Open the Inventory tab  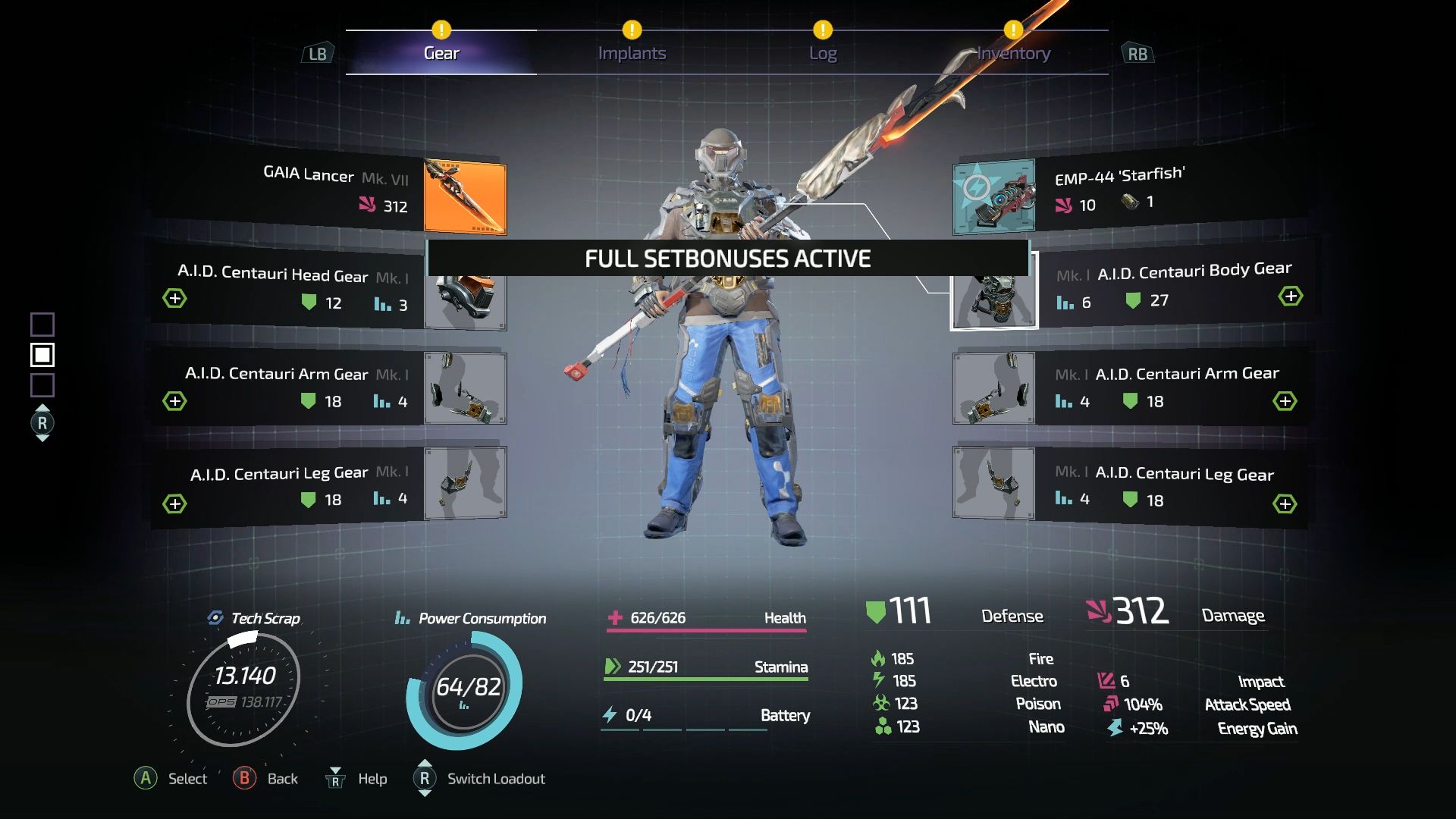click(1012, 52)
